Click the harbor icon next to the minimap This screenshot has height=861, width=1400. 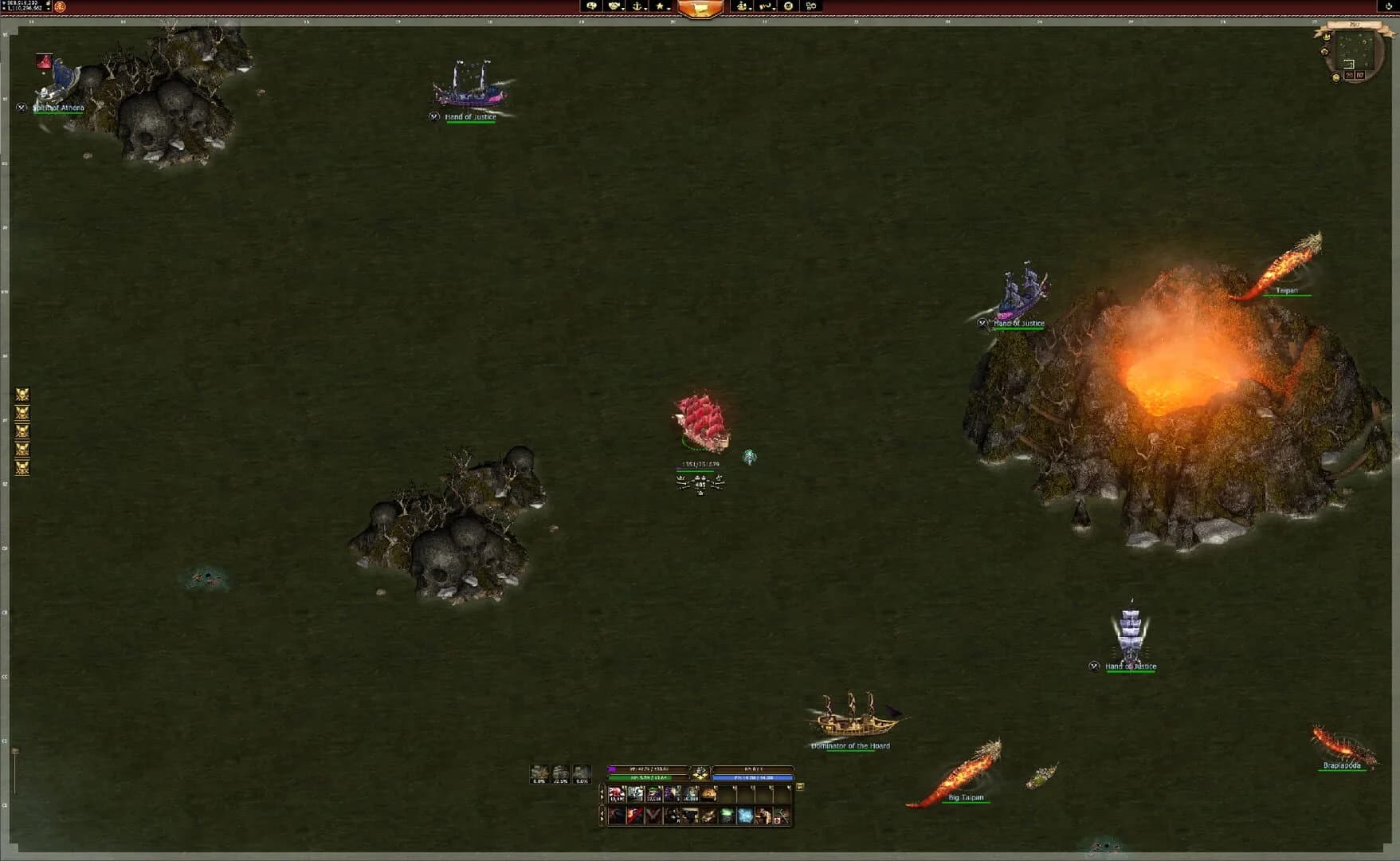(x=1324, y=52)
